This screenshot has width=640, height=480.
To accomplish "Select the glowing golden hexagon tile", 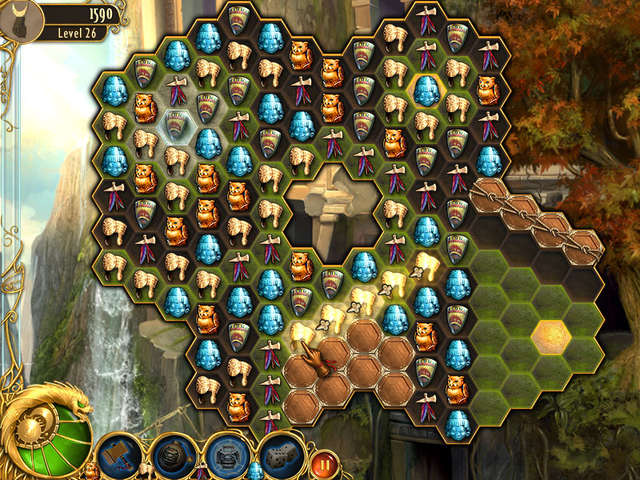I will click(x=551, y=336).
